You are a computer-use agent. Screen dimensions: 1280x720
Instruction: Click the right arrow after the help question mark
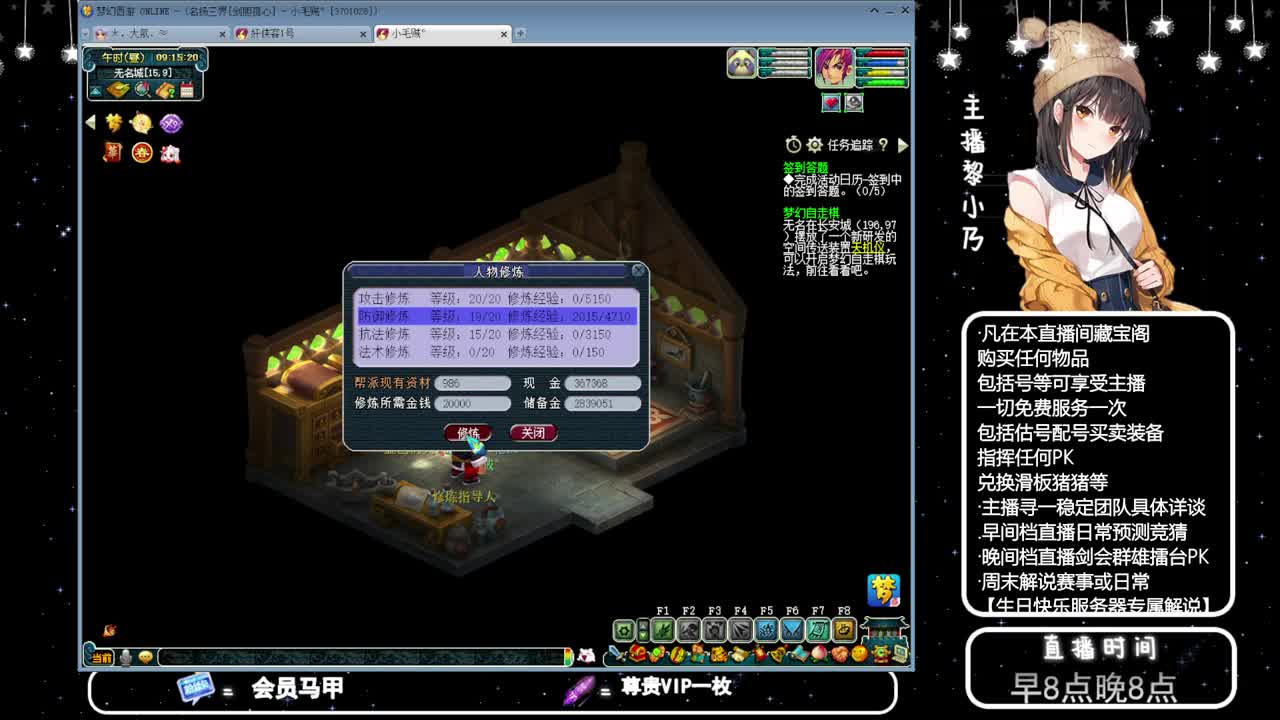point(903,145)
